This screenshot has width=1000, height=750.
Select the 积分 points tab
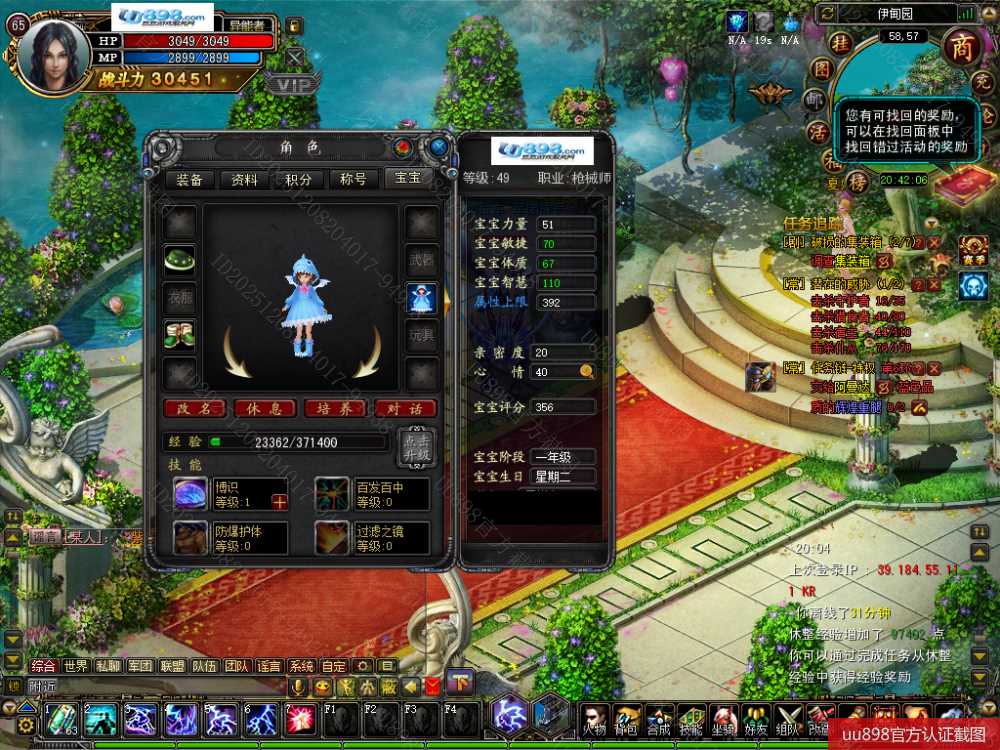tap(298, 179)
